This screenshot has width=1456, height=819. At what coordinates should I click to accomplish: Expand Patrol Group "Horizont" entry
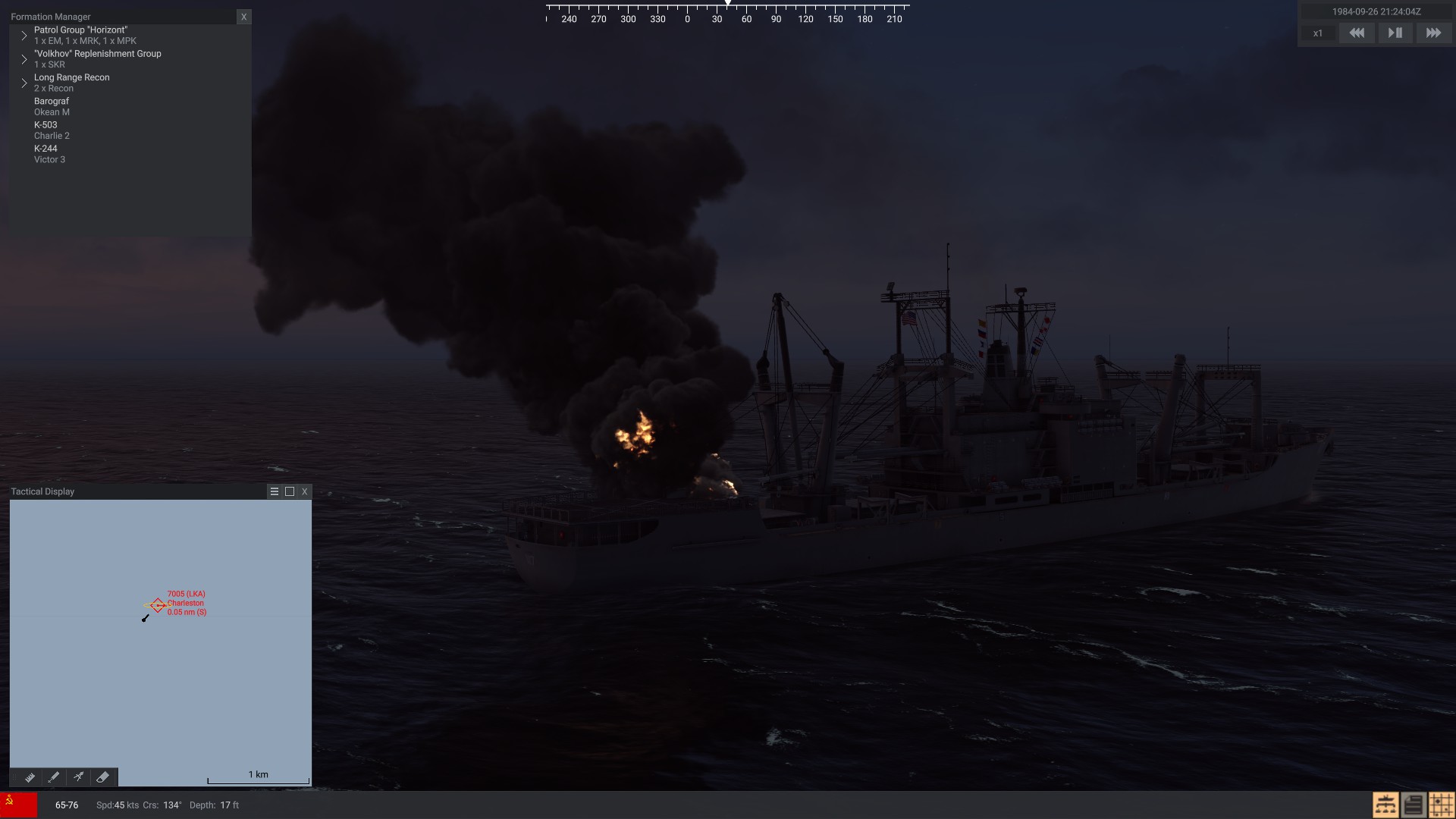coord(24,36)
